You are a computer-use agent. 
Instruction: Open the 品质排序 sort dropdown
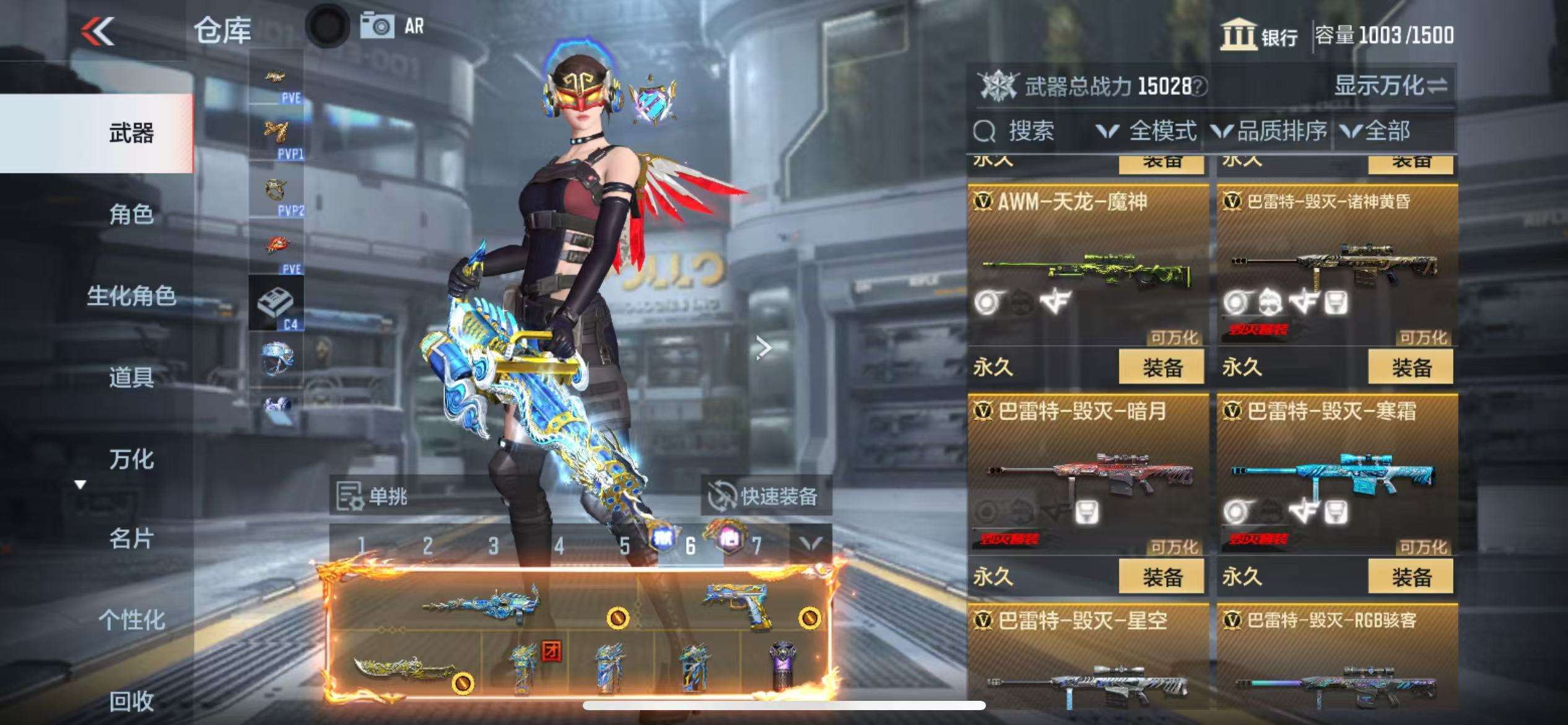point(1270,131)
